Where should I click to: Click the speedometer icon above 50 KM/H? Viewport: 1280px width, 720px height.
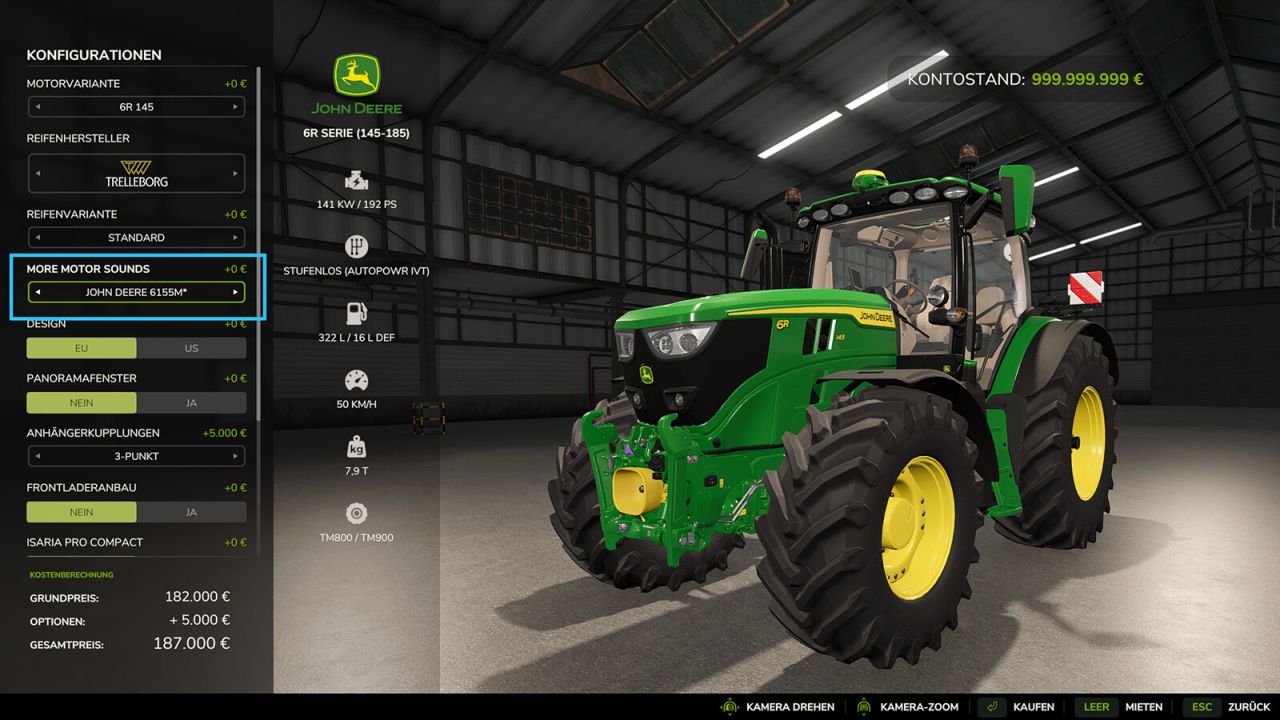356,380
